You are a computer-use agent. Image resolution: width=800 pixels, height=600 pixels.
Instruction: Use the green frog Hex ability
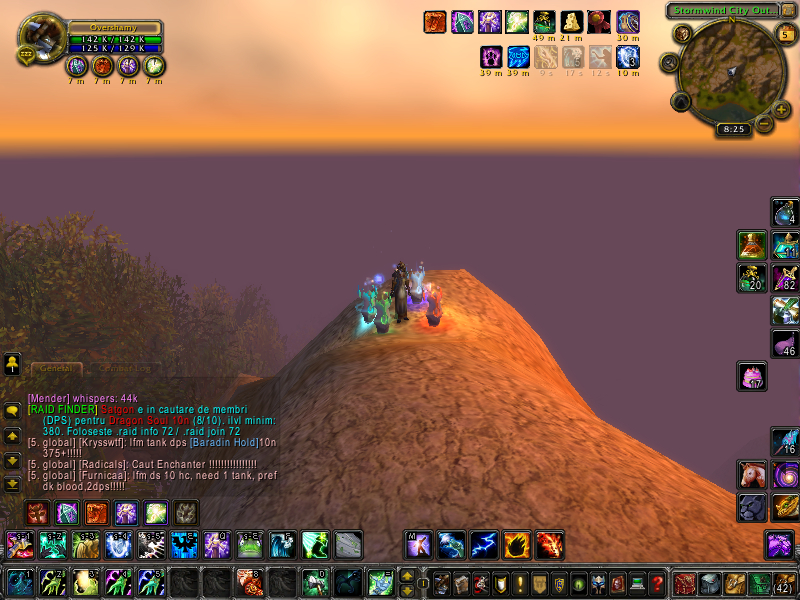250,544
